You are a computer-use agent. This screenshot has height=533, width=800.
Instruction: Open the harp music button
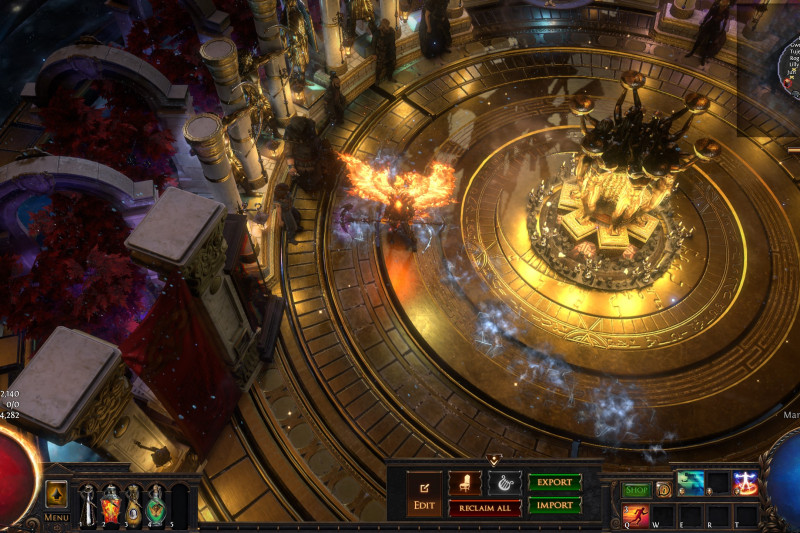(504, 483)
